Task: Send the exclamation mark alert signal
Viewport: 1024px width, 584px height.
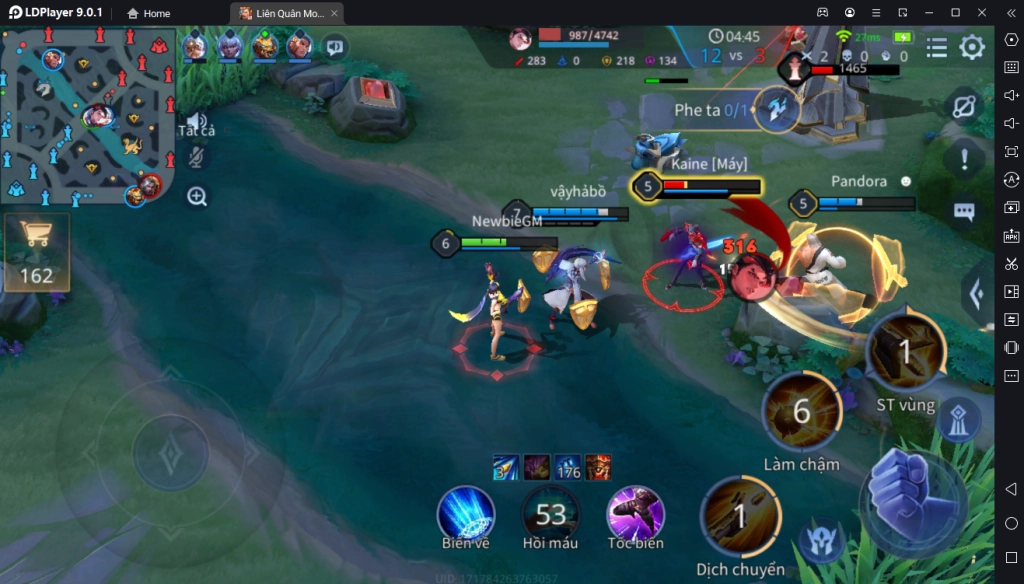Action: [964, 158]
